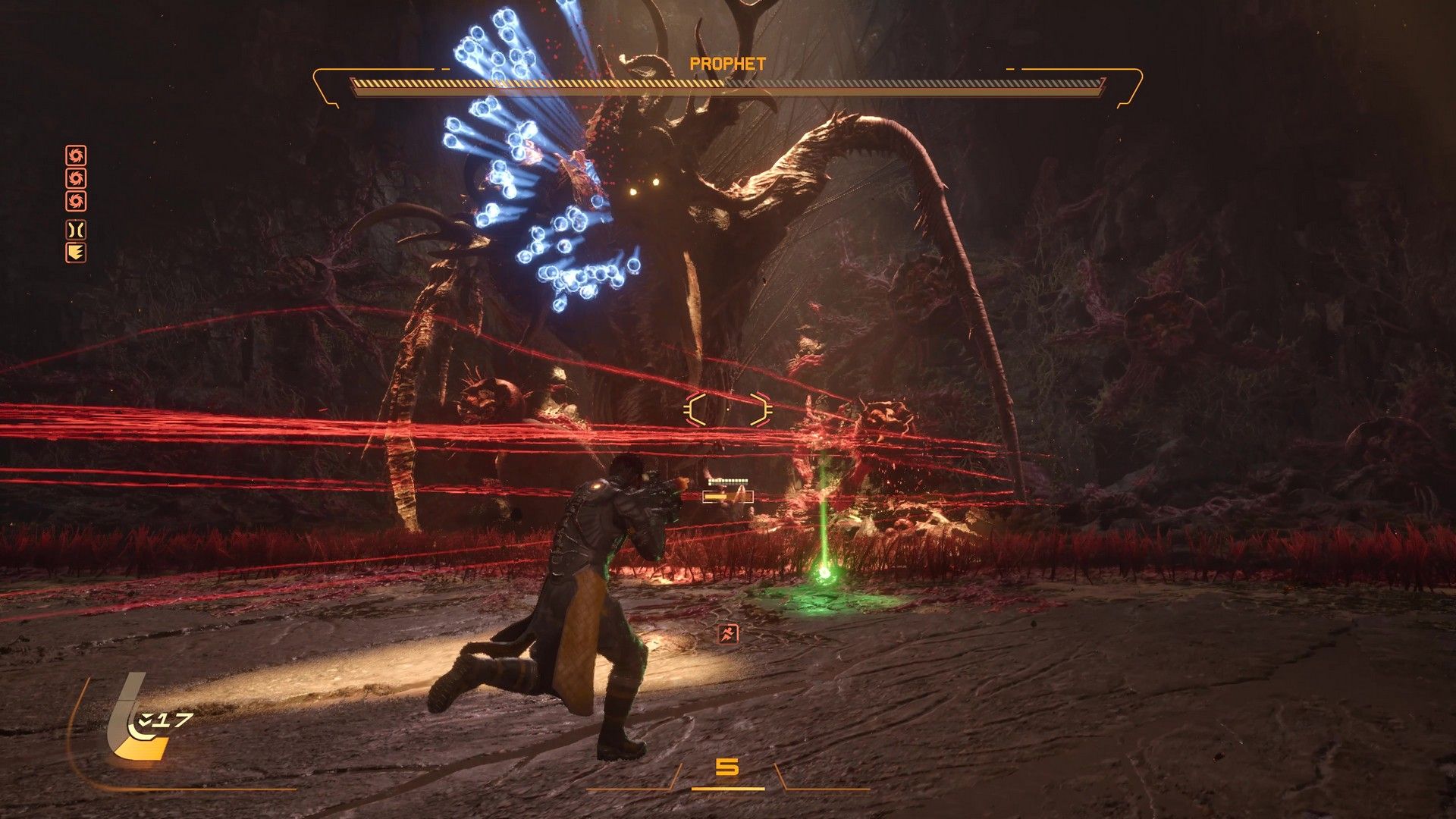The image size is (1456, 819).
Task: Click the crosshair reticle at screen center
Action: [728, 409]
